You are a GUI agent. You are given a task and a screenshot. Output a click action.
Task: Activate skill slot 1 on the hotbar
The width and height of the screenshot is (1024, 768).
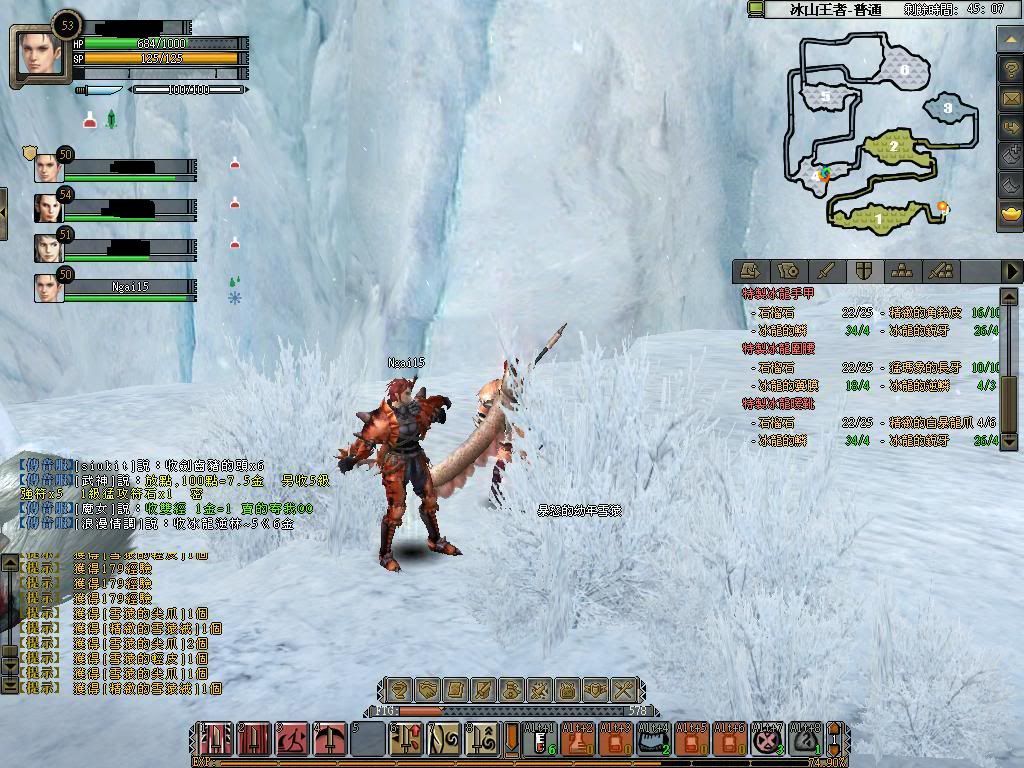click(x=215, y=741)
